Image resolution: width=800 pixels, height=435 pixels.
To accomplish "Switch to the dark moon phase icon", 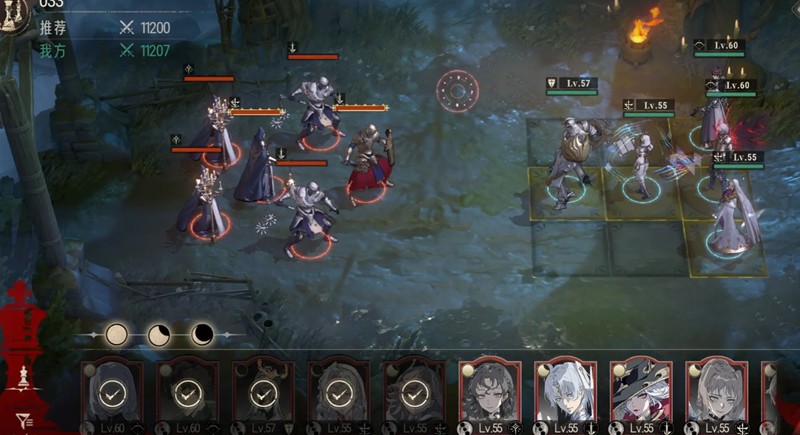I will pyautogui.click(x=202, y=335).
